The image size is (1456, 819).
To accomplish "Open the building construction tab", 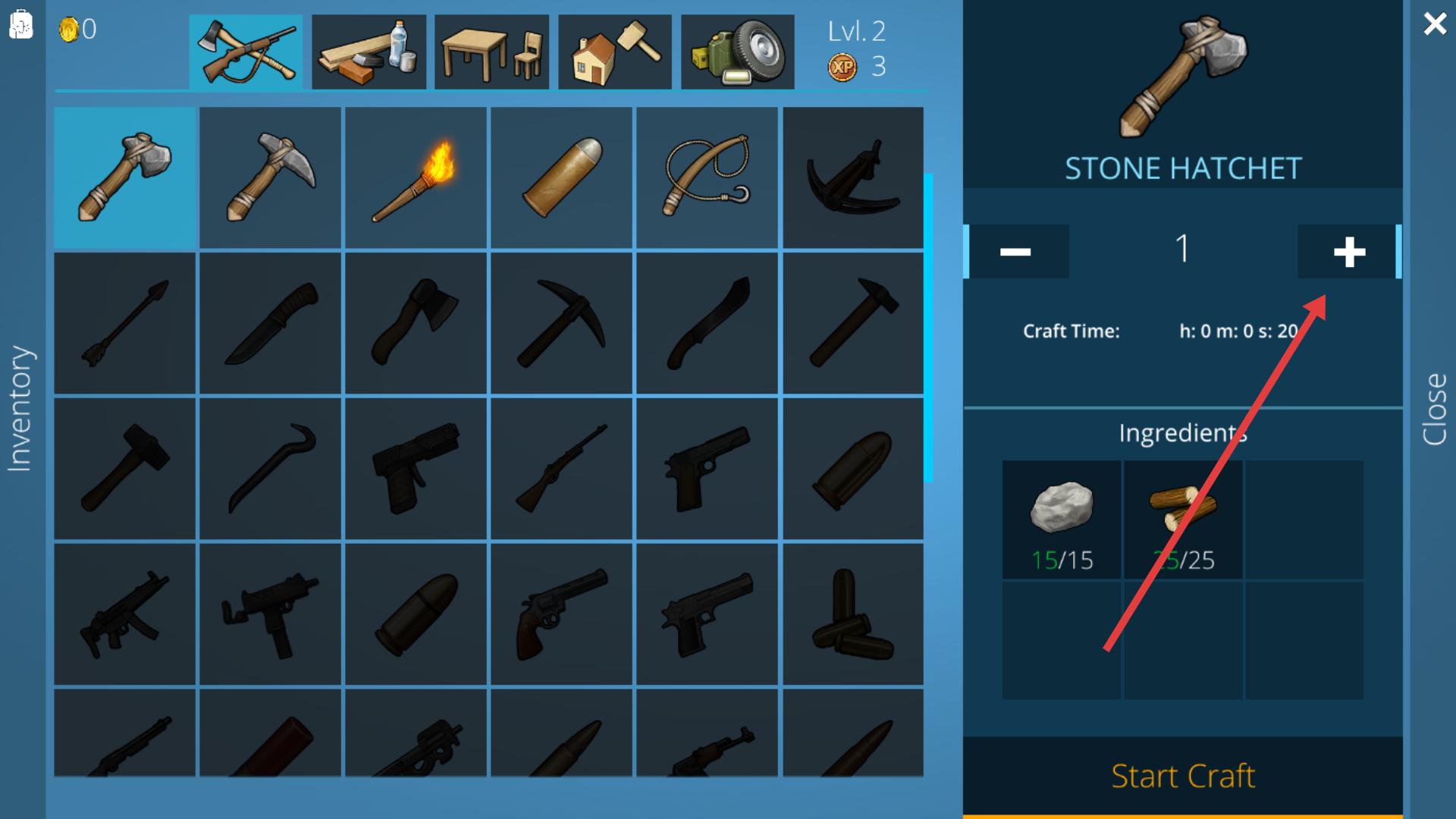I will (614, 52).
